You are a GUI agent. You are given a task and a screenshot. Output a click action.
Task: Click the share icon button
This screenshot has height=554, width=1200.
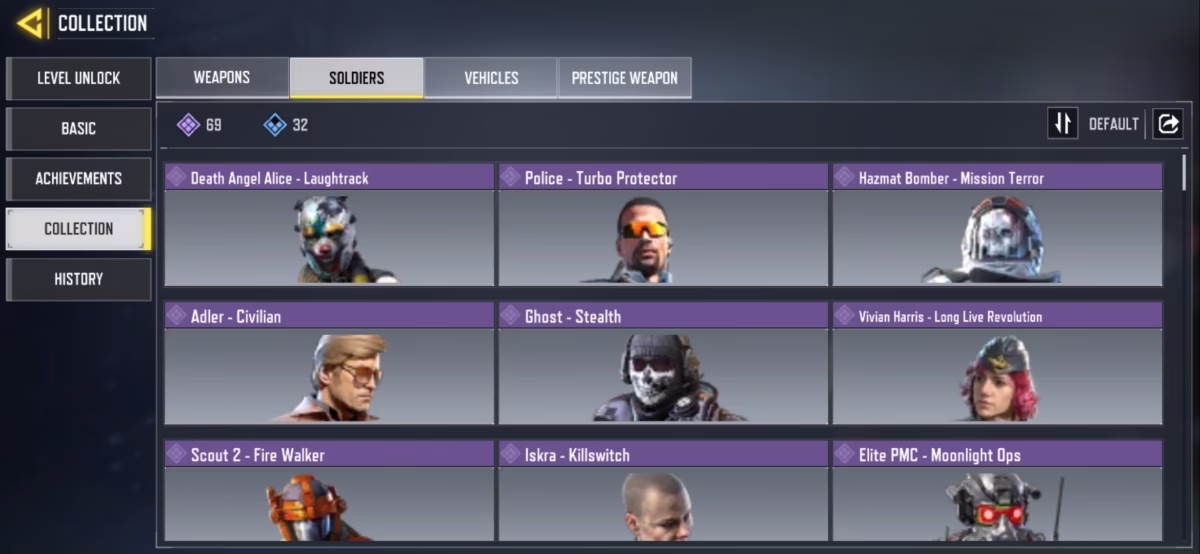pos(1167,123)
